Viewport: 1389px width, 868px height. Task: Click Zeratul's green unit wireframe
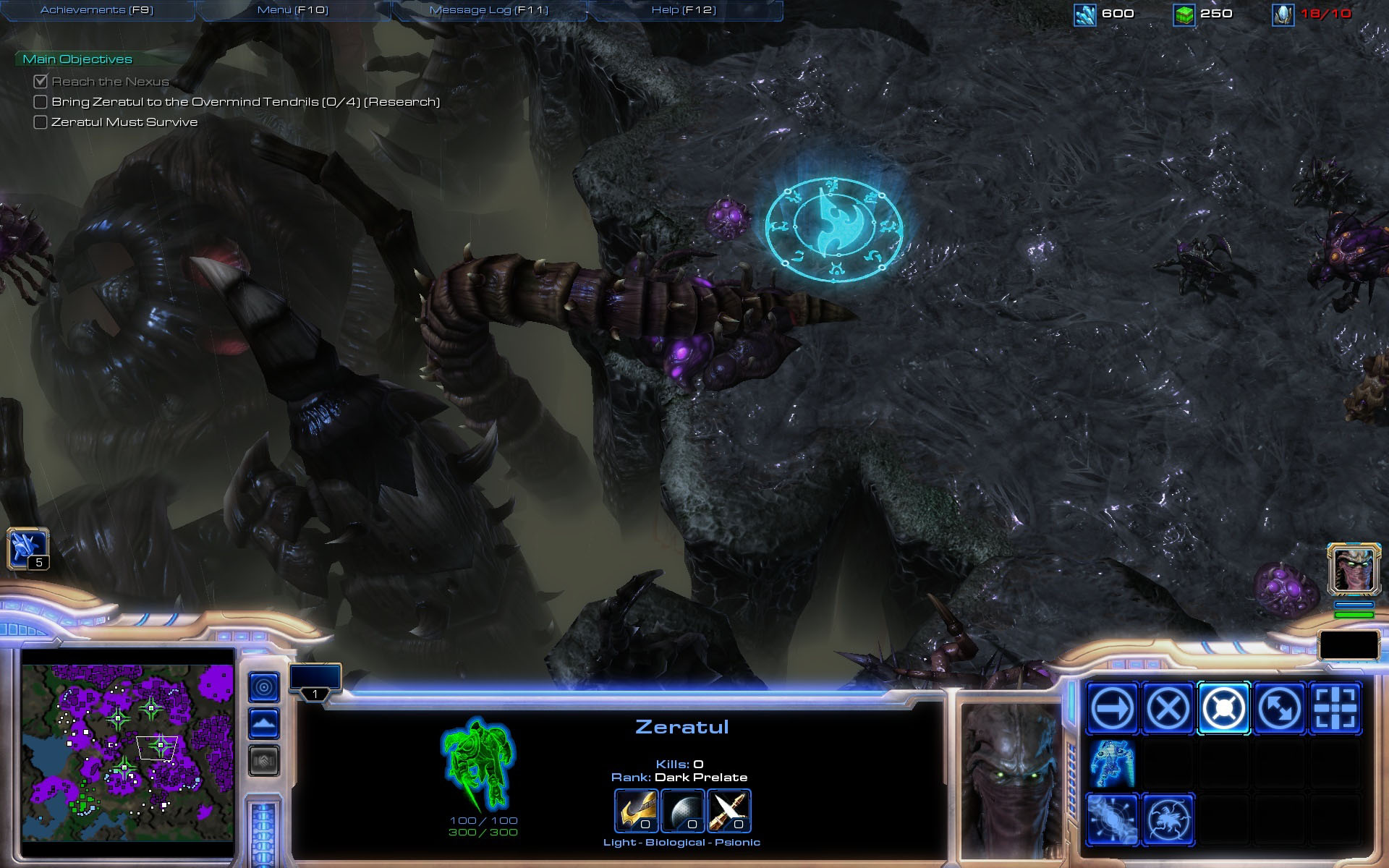click(477, 764)
